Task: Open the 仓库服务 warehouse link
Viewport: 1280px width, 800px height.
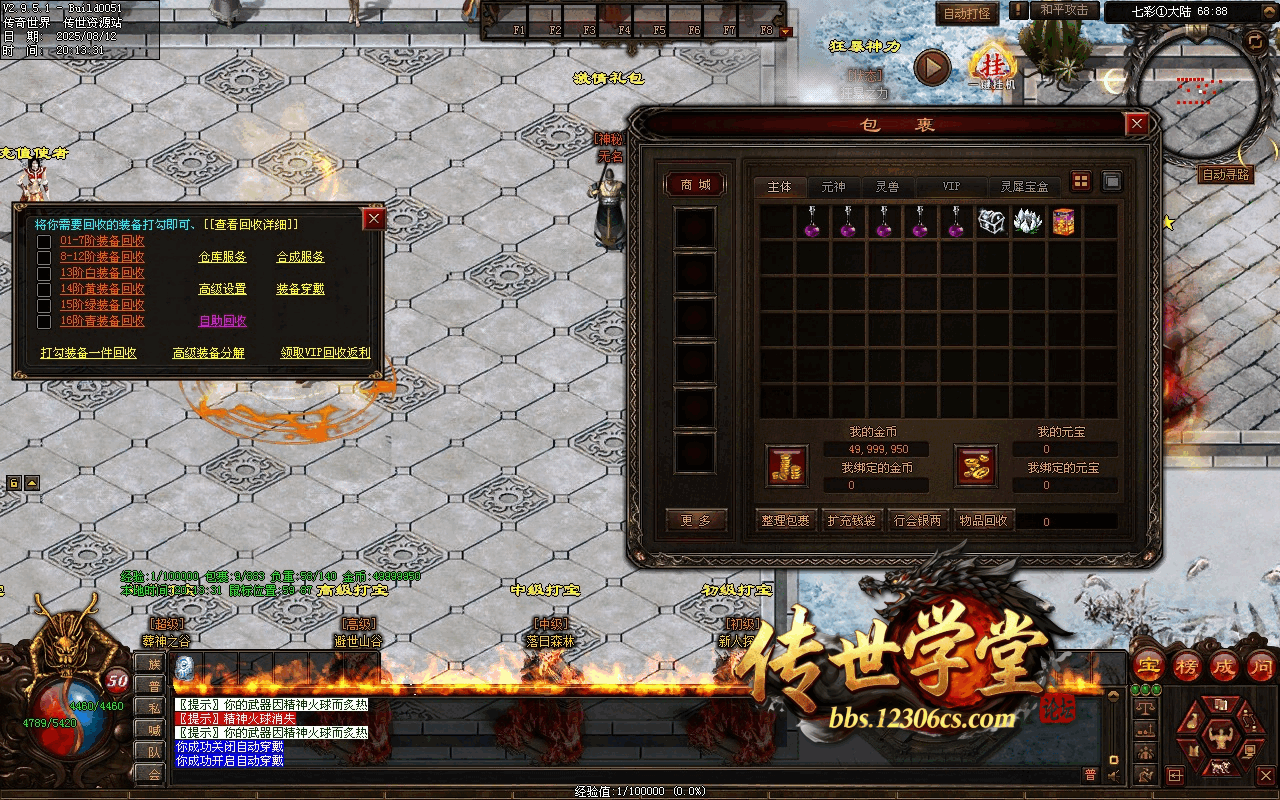Action: [x=222, y=257]
